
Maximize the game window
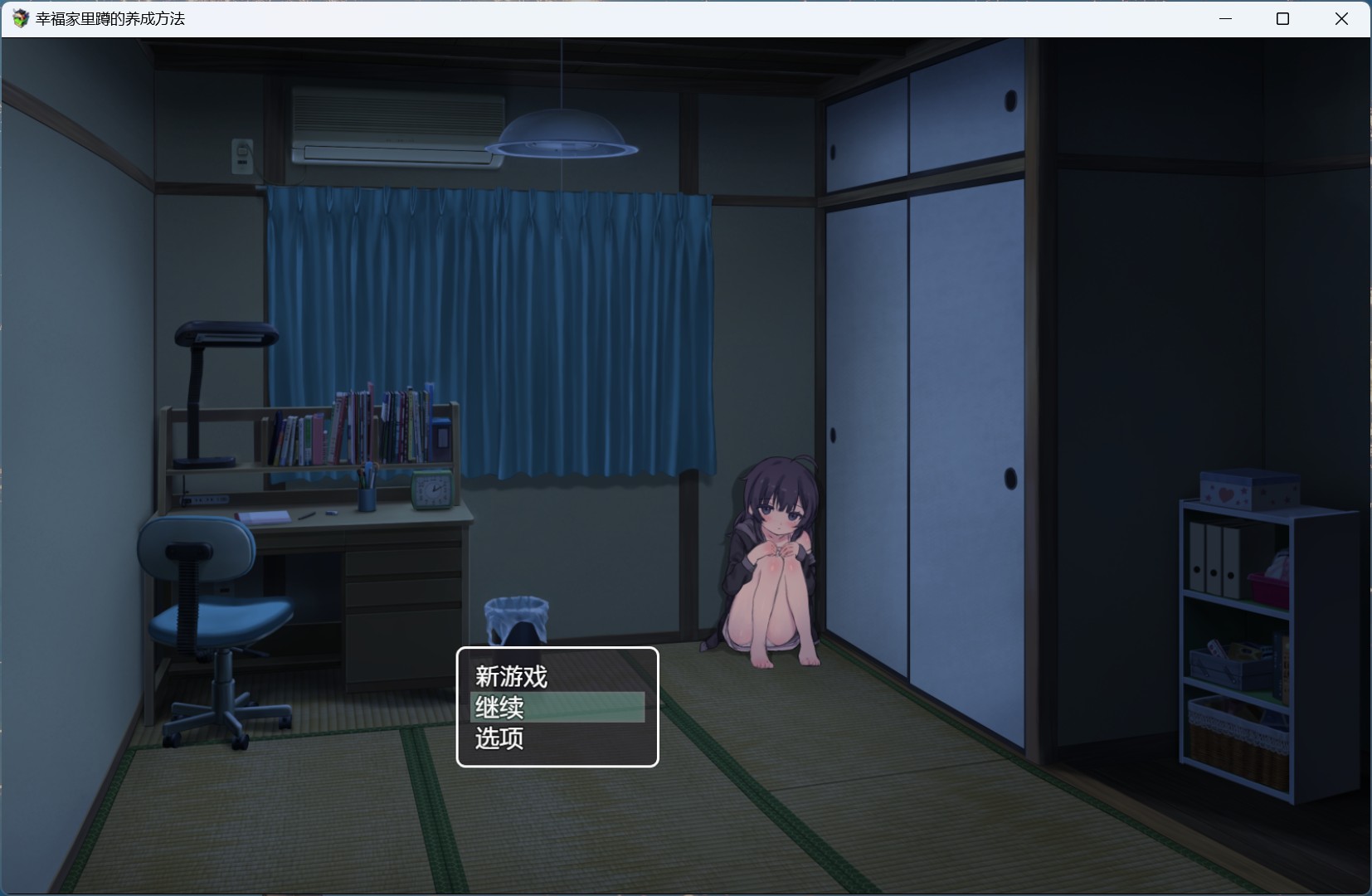pos(1282,17)
